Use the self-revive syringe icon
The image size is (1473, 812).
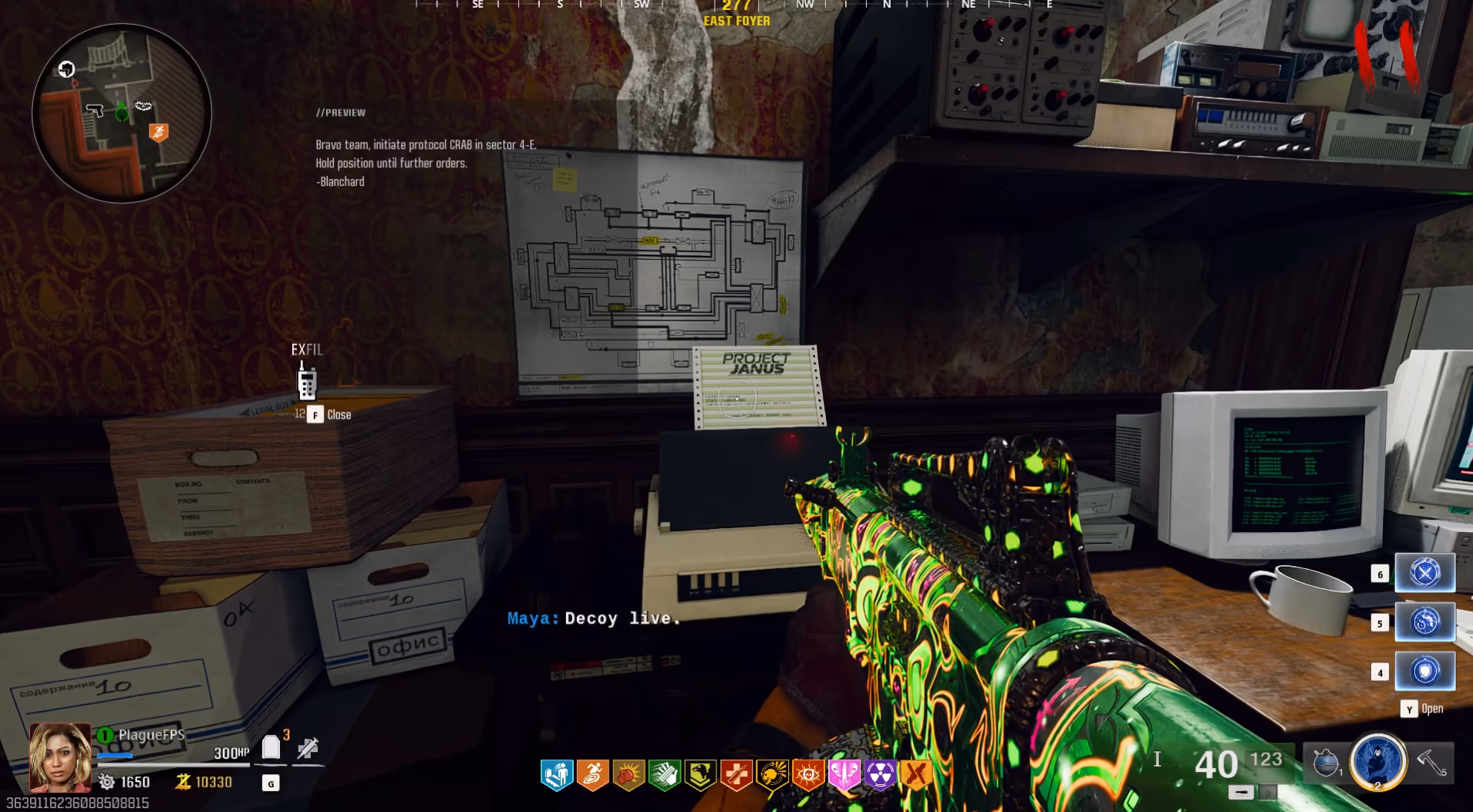point(308,747)
